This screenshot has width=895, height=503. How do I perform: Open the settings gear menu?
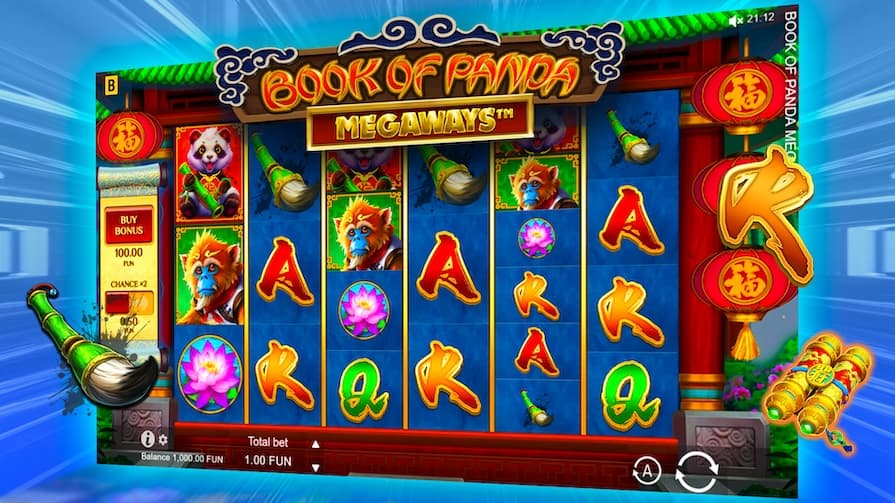[164, 439]
